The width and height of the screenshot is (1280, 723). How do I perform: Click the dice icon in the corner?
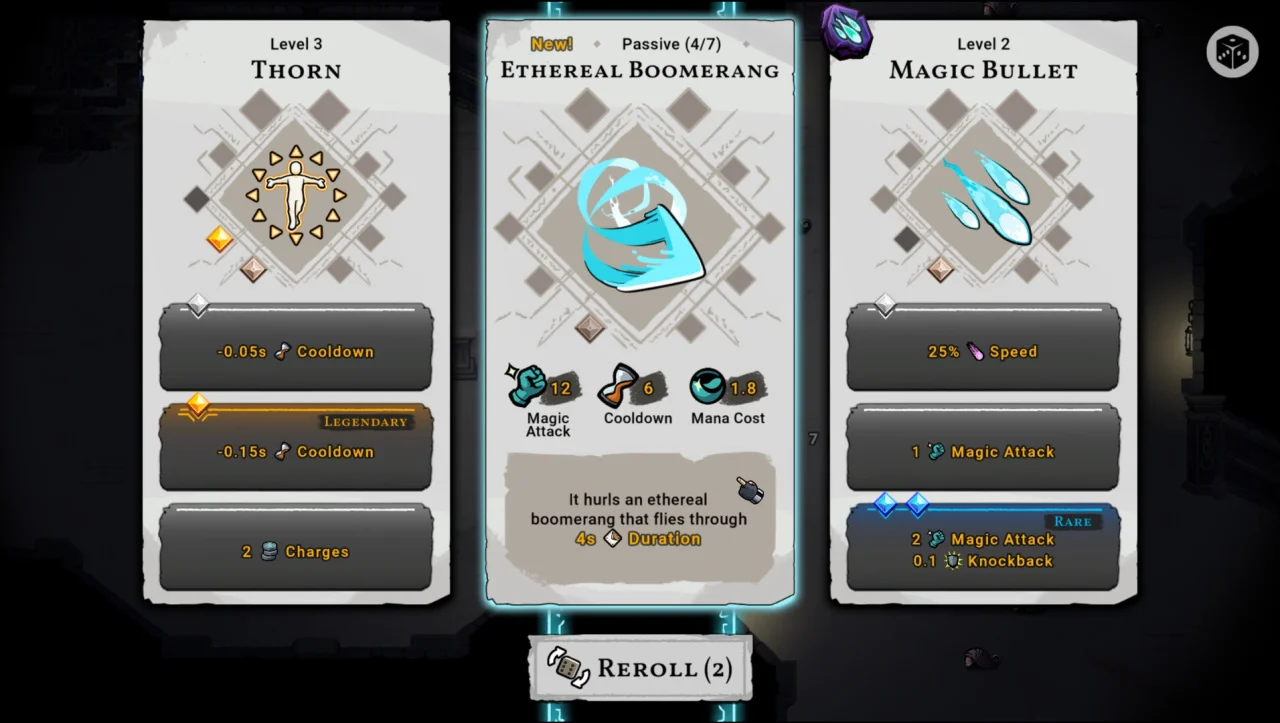(x=1231, y=52)
